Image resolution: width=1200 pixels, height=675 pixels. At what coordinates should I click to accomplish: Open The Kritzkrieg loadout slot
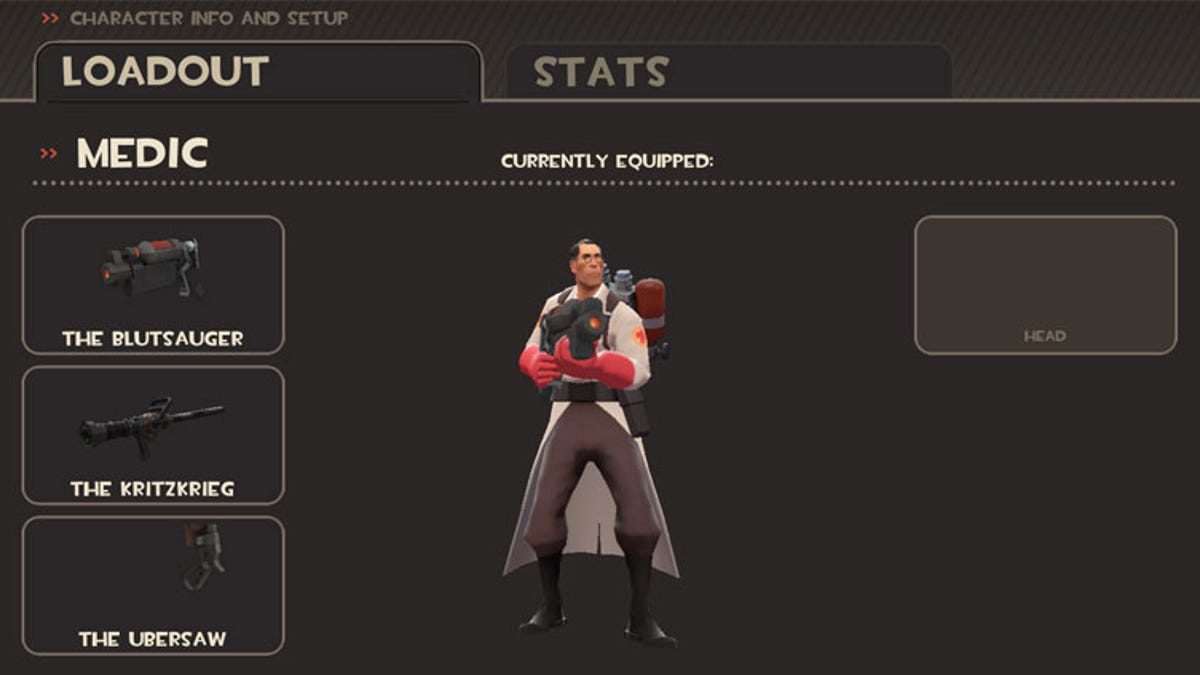153,435
